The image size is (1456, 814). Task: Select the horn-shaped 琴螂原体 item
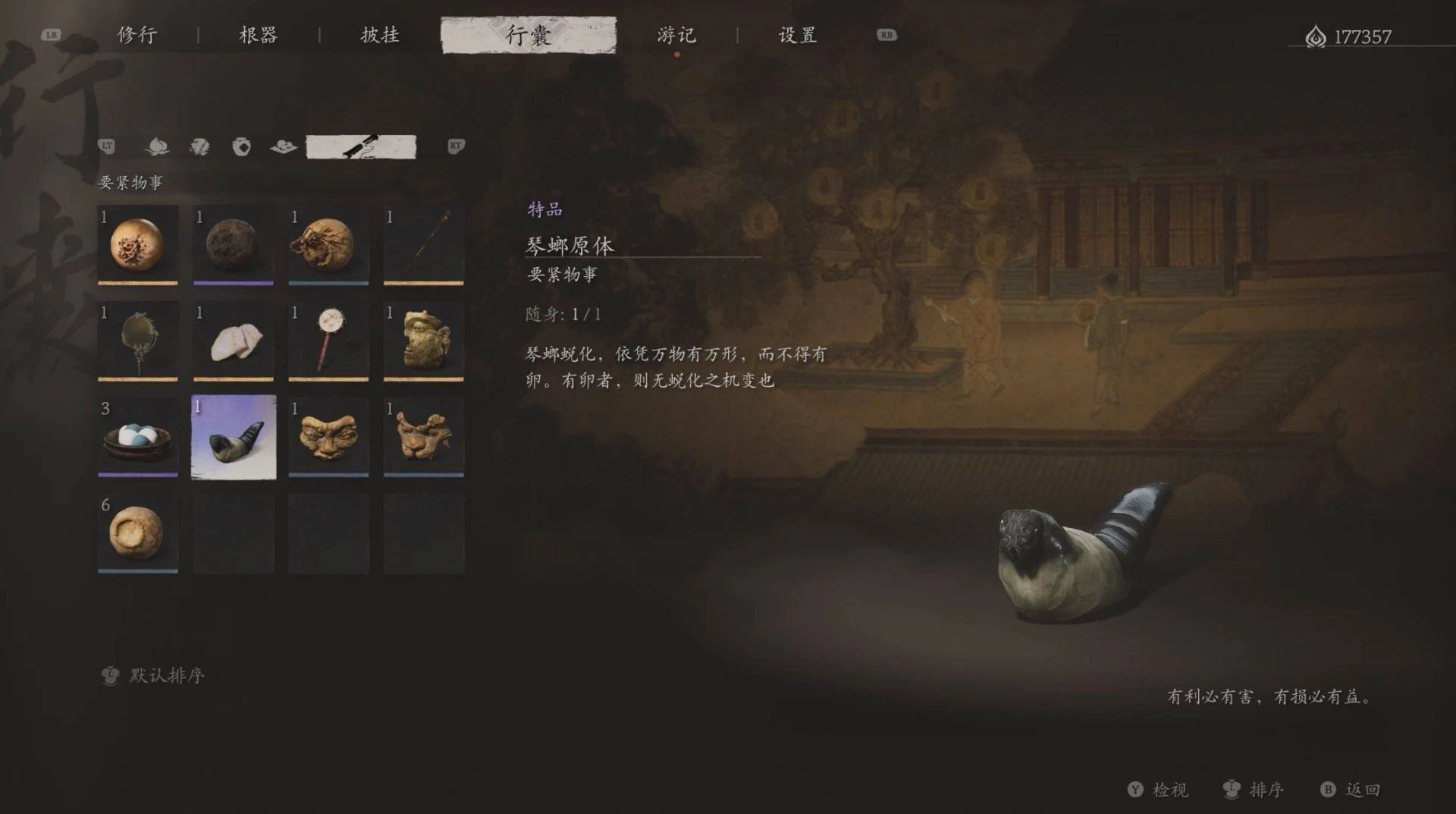pyautogui.click(x=234, y=437)
